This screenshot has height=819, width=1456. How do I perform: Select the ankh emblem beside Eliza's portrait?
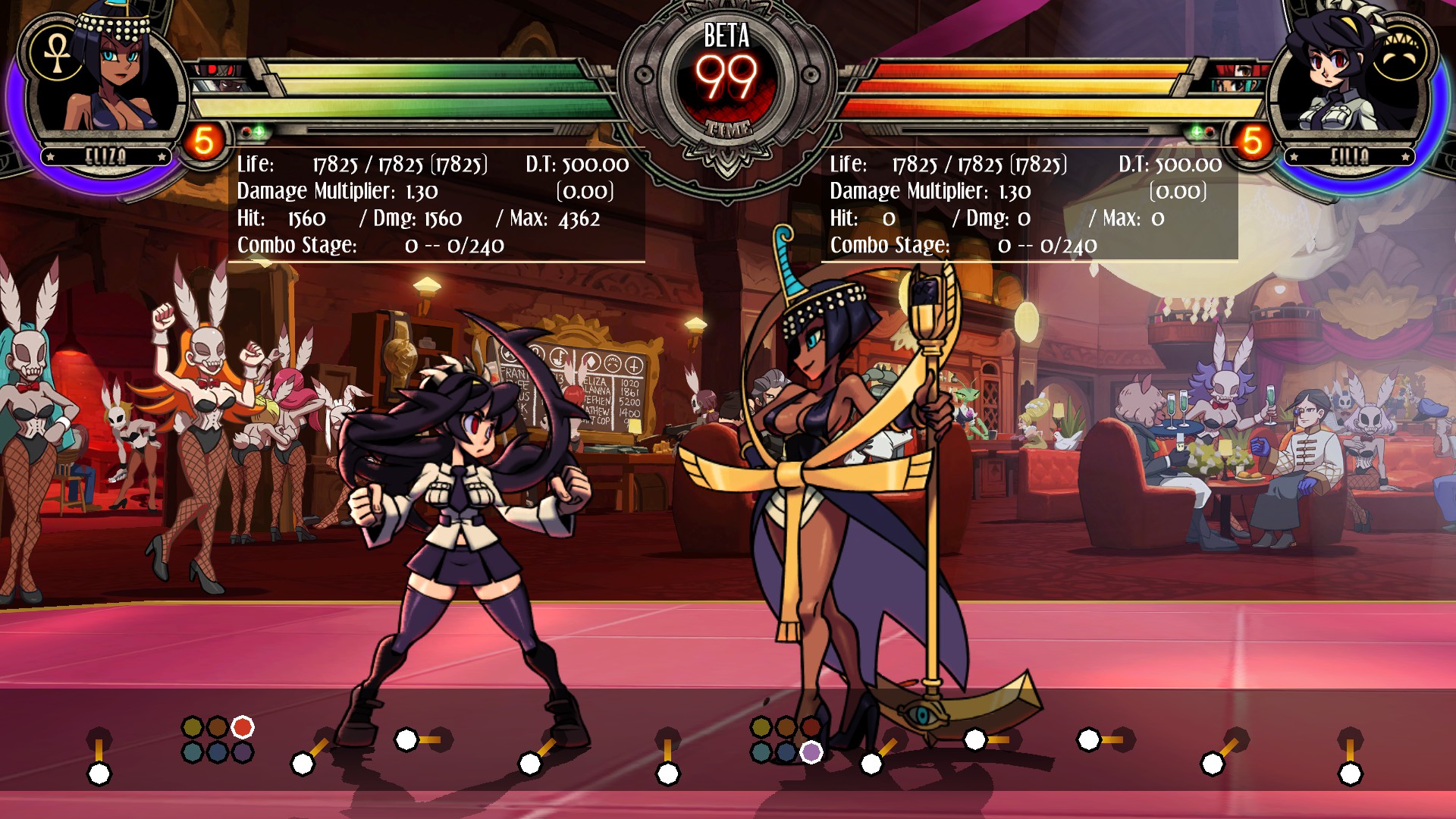57,55
